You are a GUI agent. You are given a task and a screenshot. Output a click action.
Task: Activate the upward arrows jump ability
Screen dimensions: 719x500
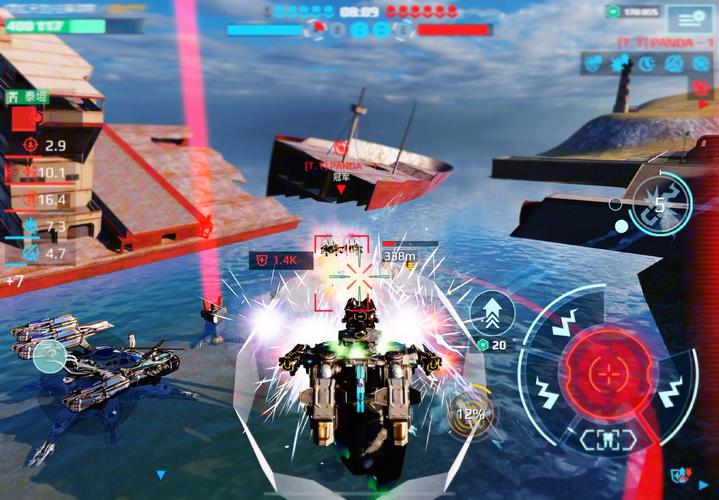point(491,310)
